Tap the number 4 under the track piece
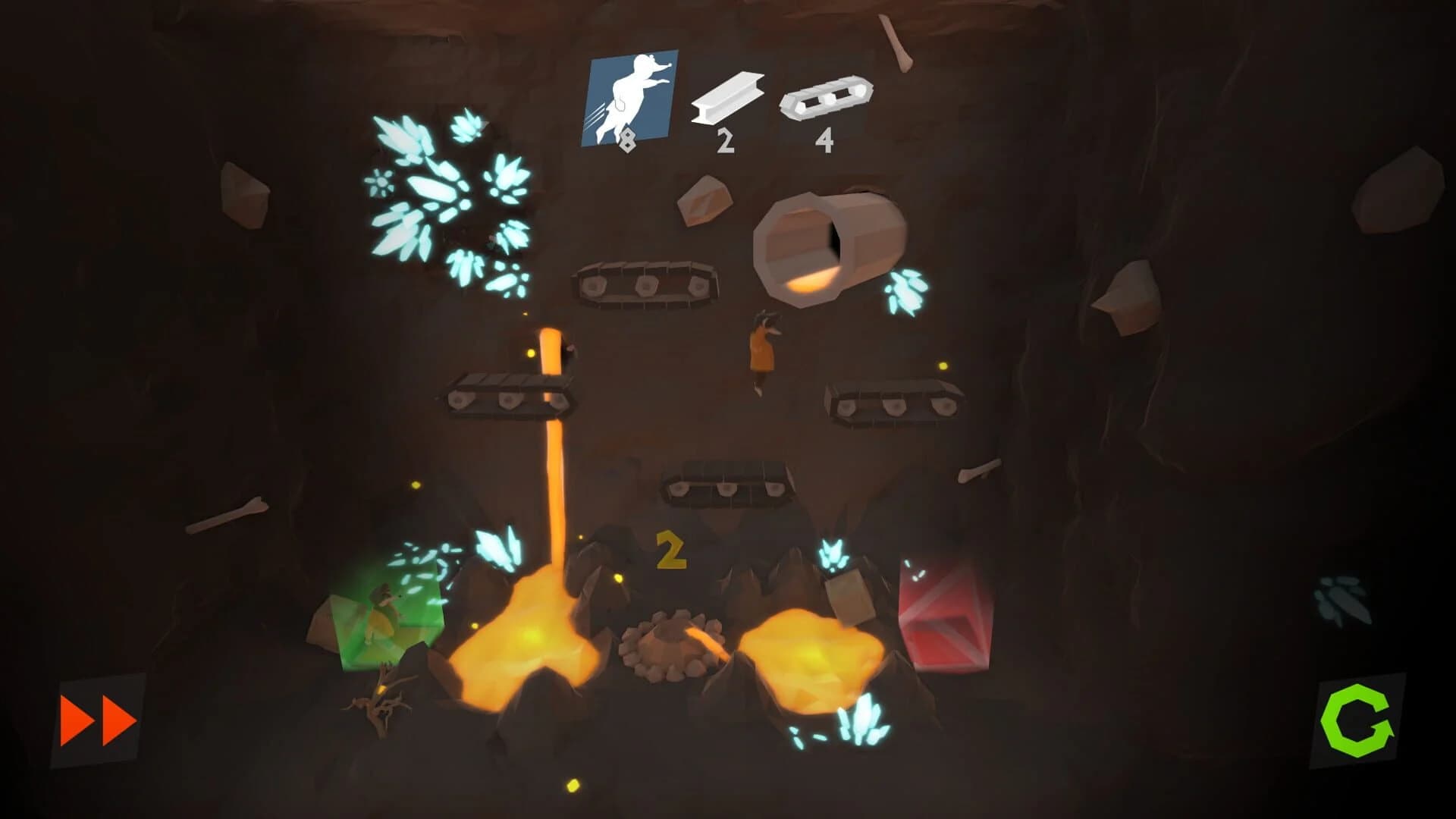This screenshot has height=819, width=1456. pyautogui.click(x=826, y=140)
